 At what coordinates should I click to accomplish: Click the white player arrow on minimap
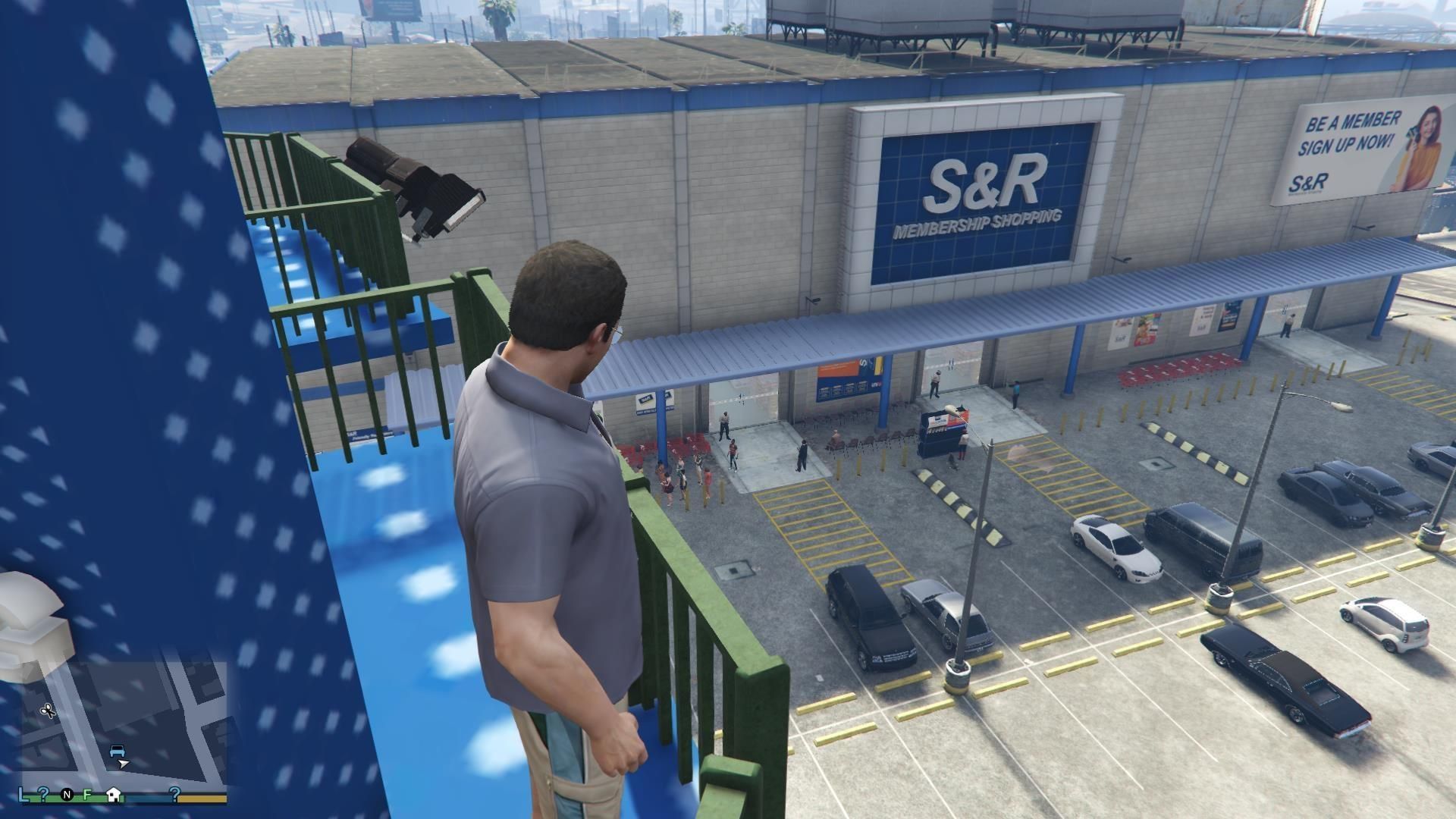pos(124,764)
